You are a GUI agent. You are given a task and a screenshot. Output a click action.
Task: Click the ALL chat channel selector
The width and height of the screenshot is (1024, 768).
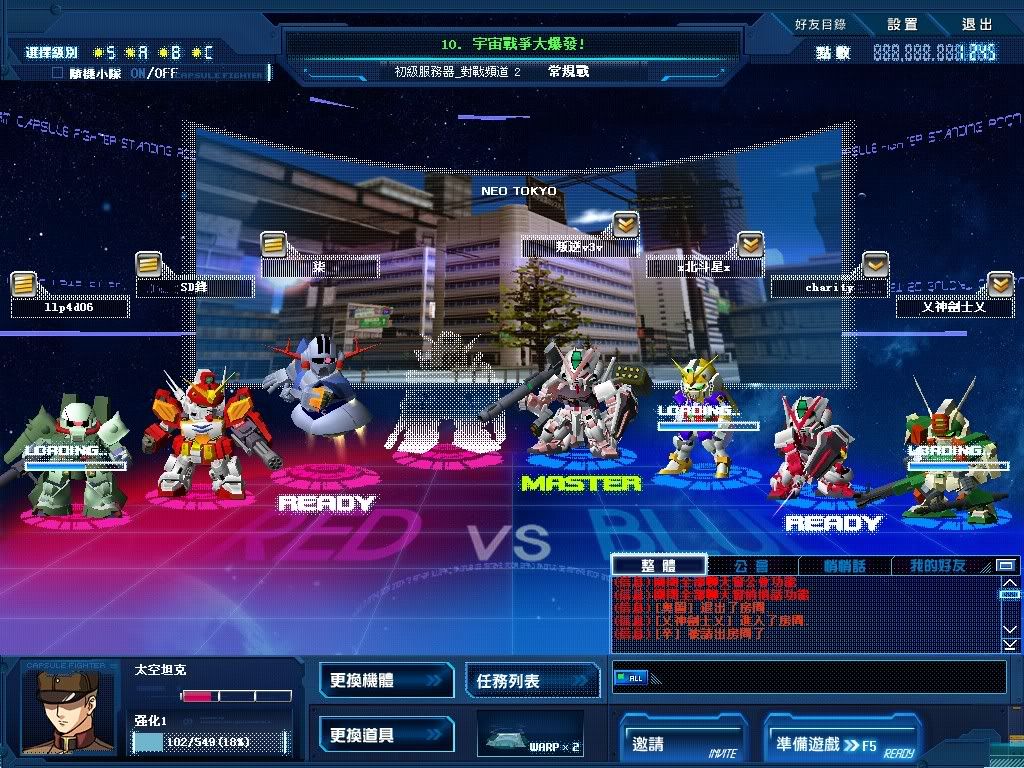[x=631, y=678]
